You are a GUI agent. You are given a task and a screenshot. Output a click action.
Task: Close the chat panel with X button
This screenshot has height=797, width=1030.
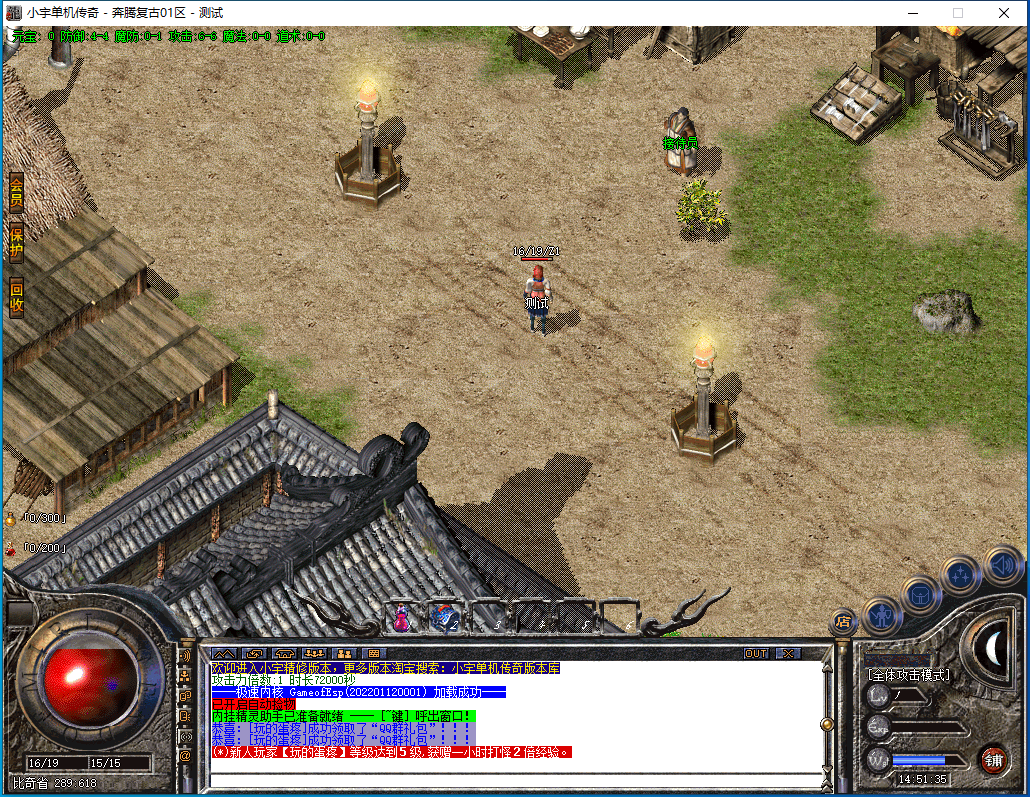[789, 653]
